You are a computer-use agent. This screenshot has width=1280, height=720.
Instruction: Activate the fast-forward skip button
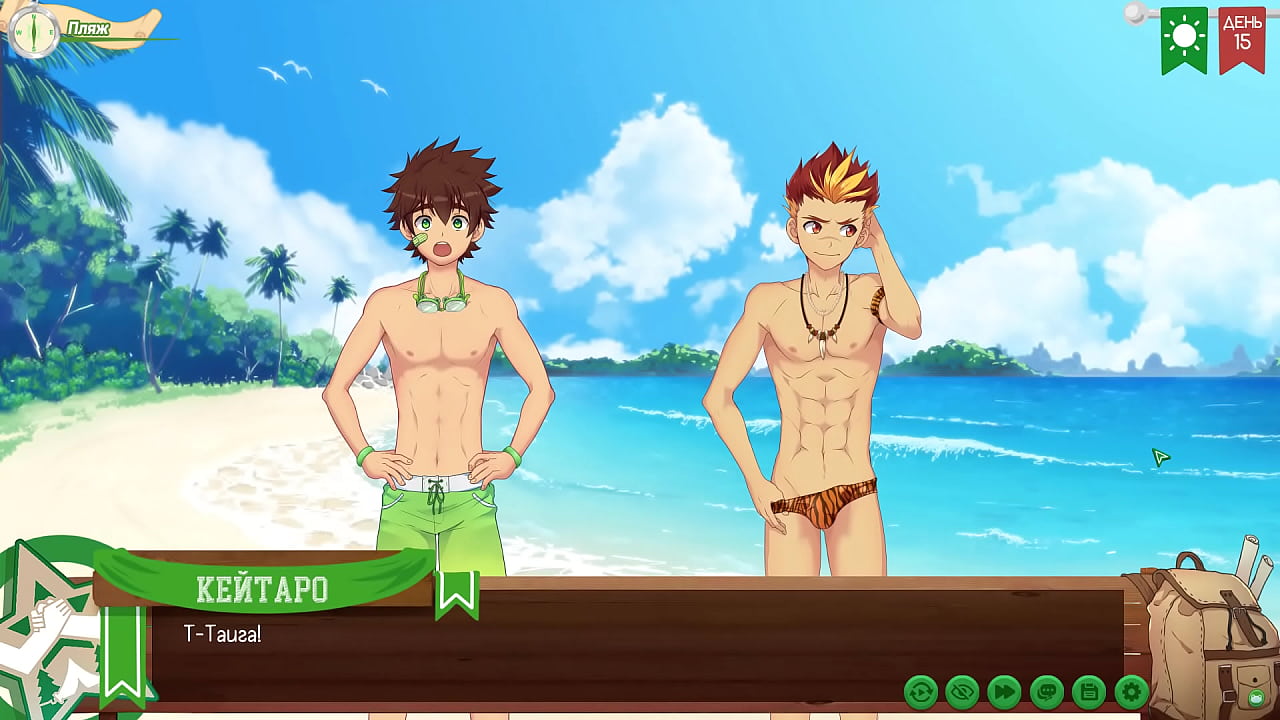(x=1004, y=690)
